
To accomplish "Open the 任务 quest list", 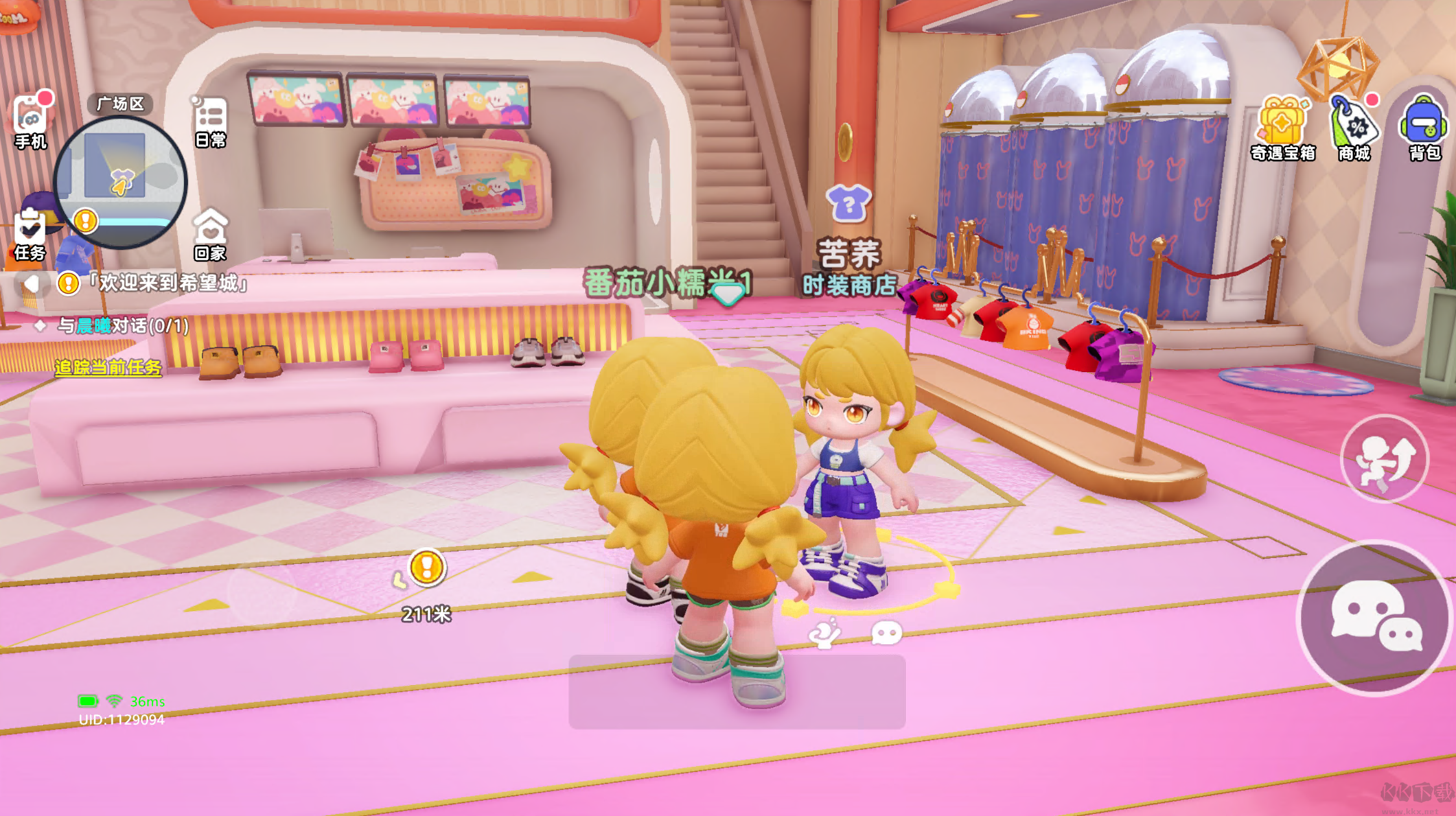I will pos(30,235).
